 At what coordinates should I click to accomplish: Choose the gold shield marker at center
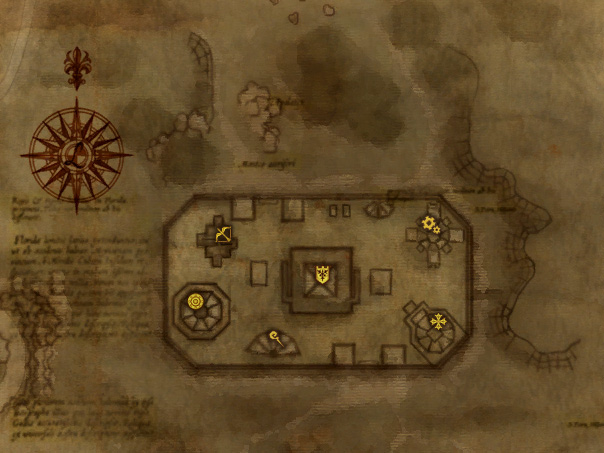[x=322, y=273]
